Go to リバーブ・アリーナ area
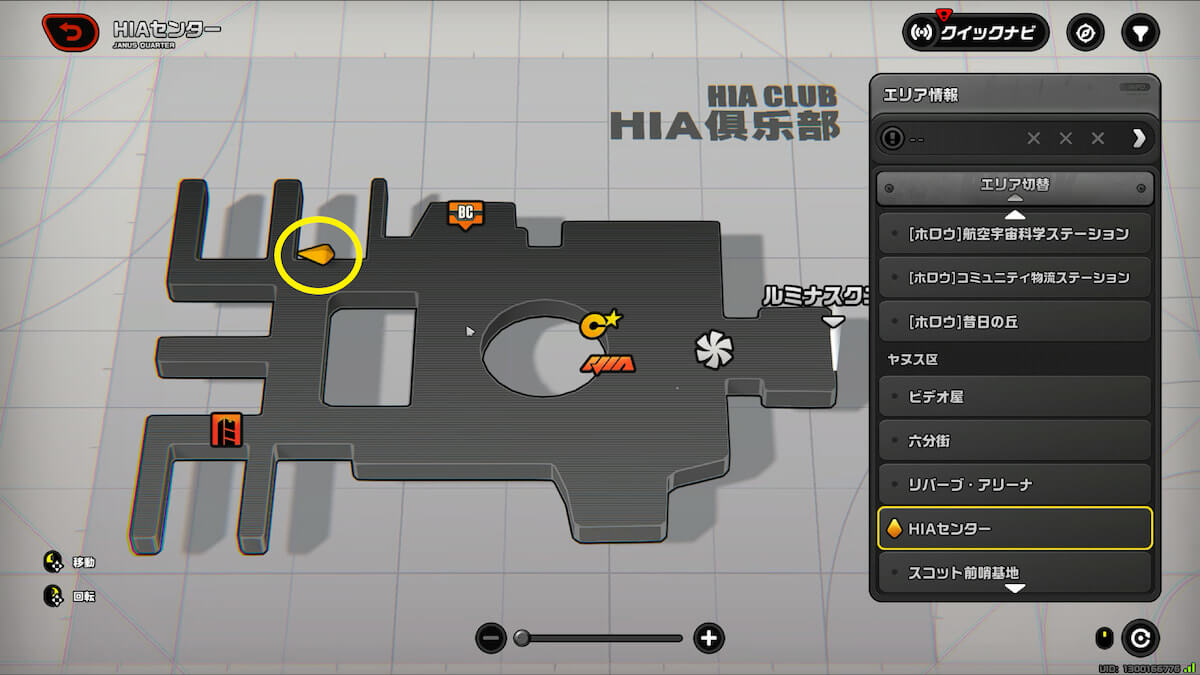This screenshot has height=675, width=1200. point(1015,484)
